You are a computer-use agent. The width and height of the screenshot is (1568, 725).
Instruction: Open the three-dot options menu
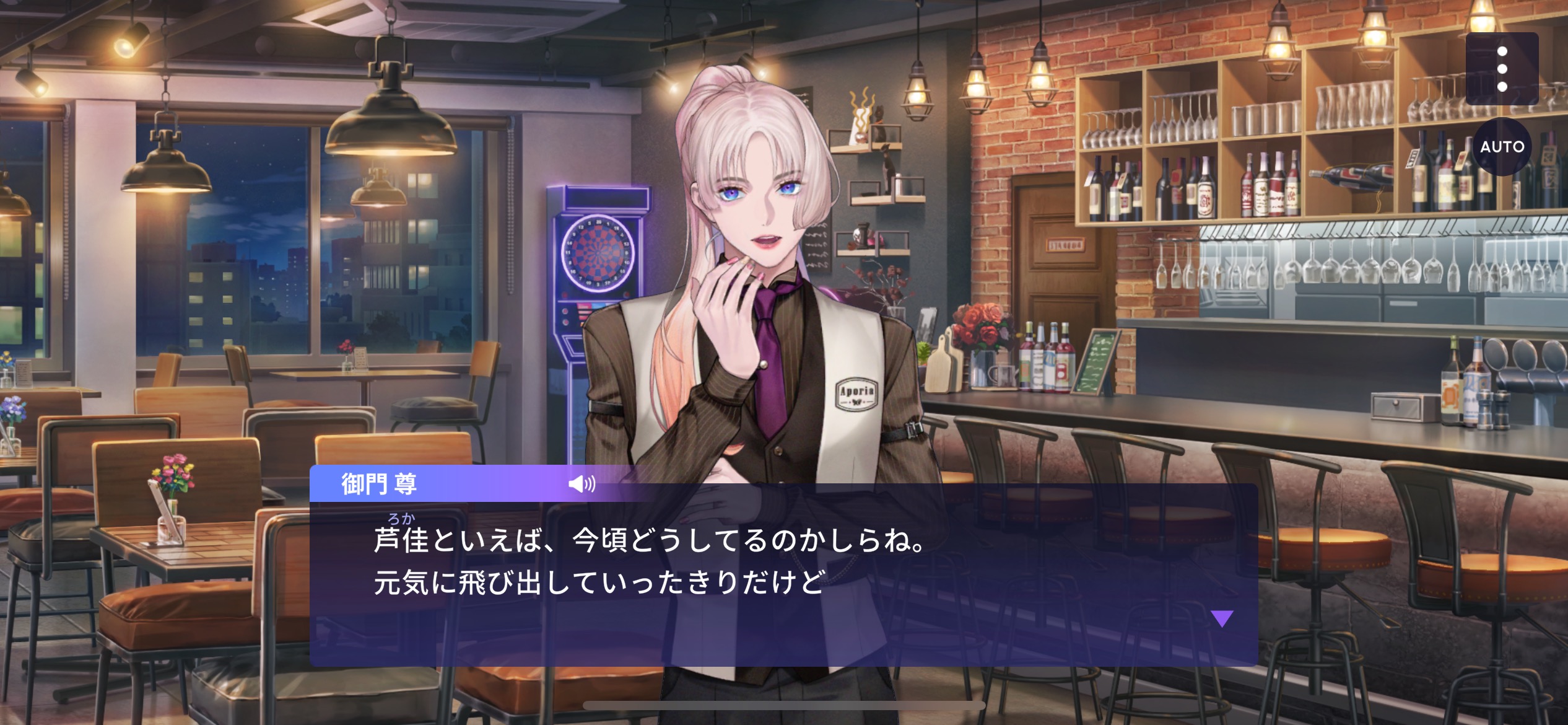tap(1502, 69)
